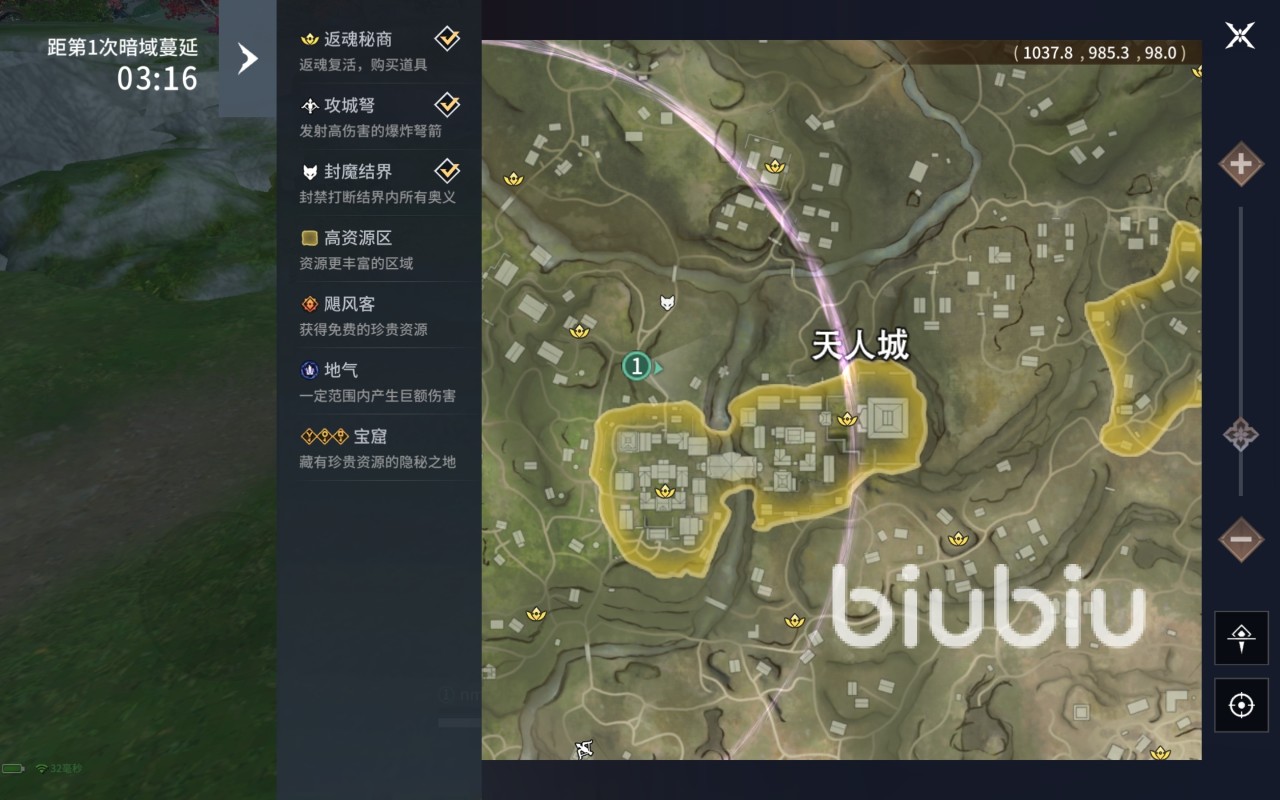Select the compass recenter icon at bottom right

coord(1240,638)
